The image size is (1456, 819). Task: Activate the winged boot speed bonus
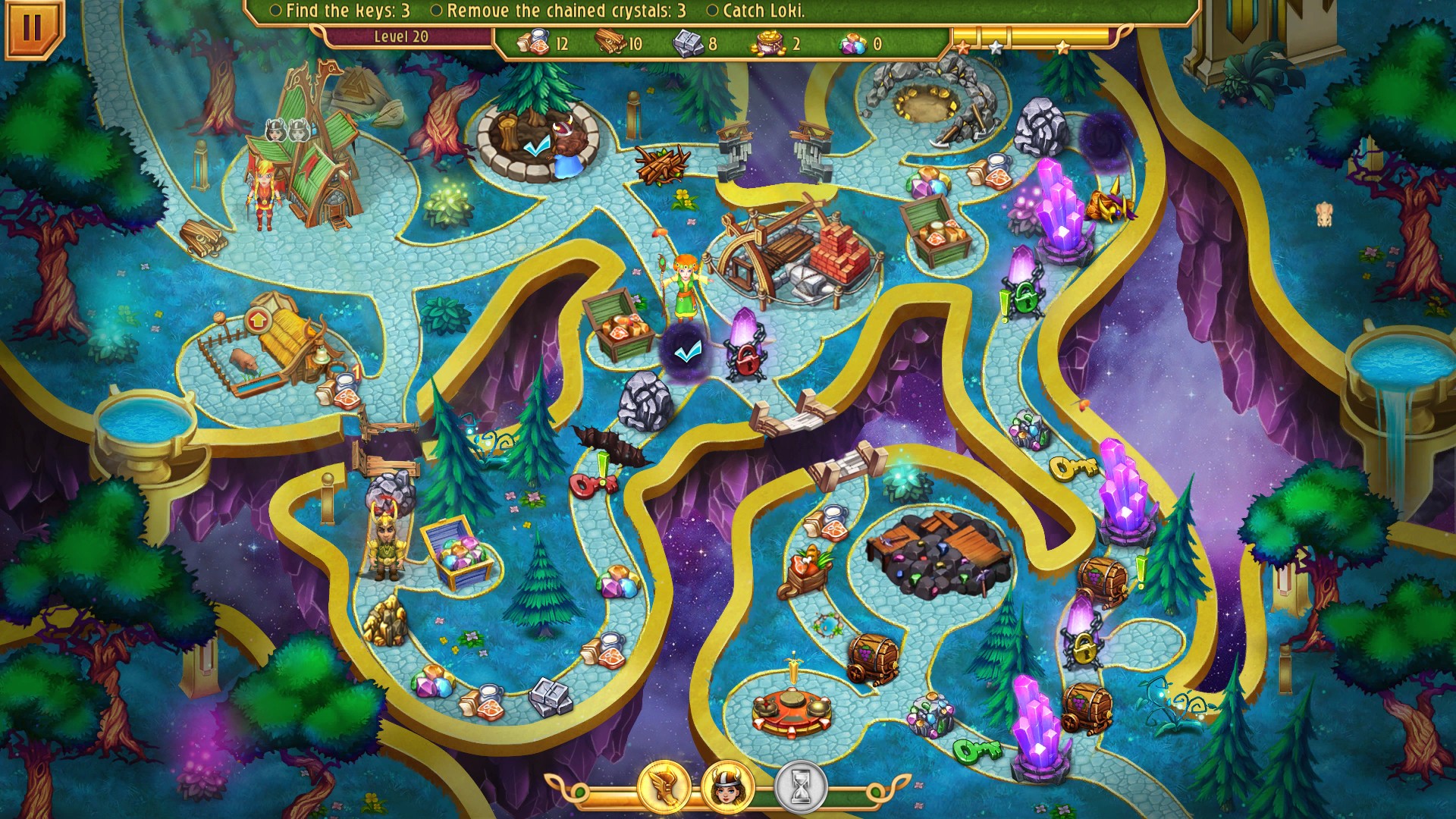[664, 788]
